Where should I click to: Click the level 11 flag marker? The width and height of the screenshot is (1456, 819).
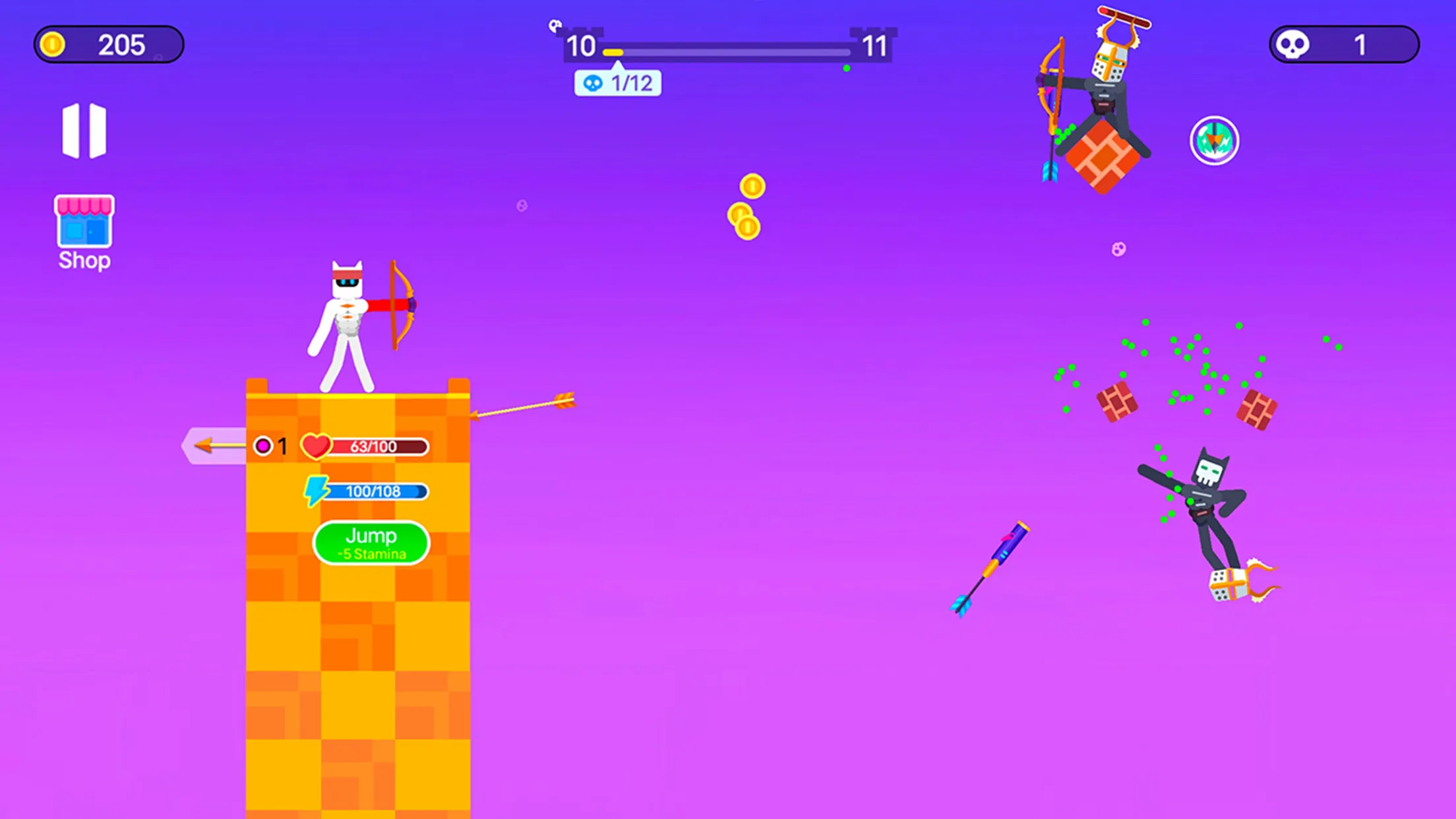tap(875, 45)
